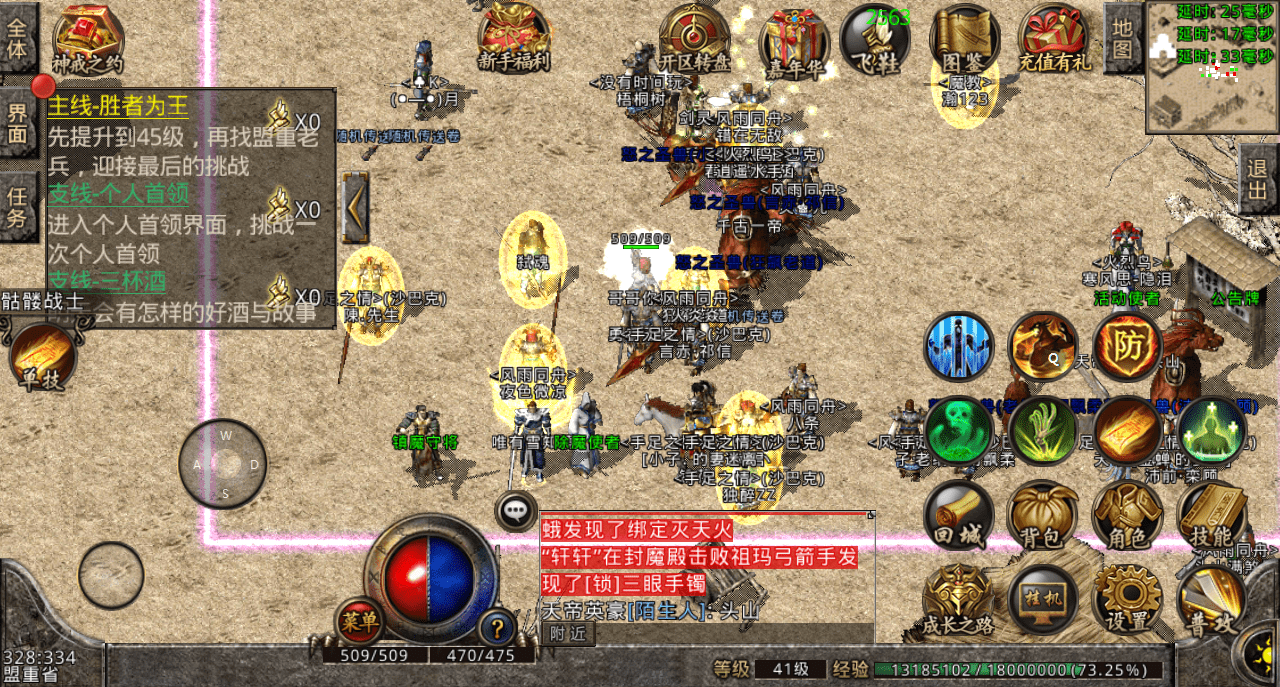Open the chat bubble button

click(516, 511)
